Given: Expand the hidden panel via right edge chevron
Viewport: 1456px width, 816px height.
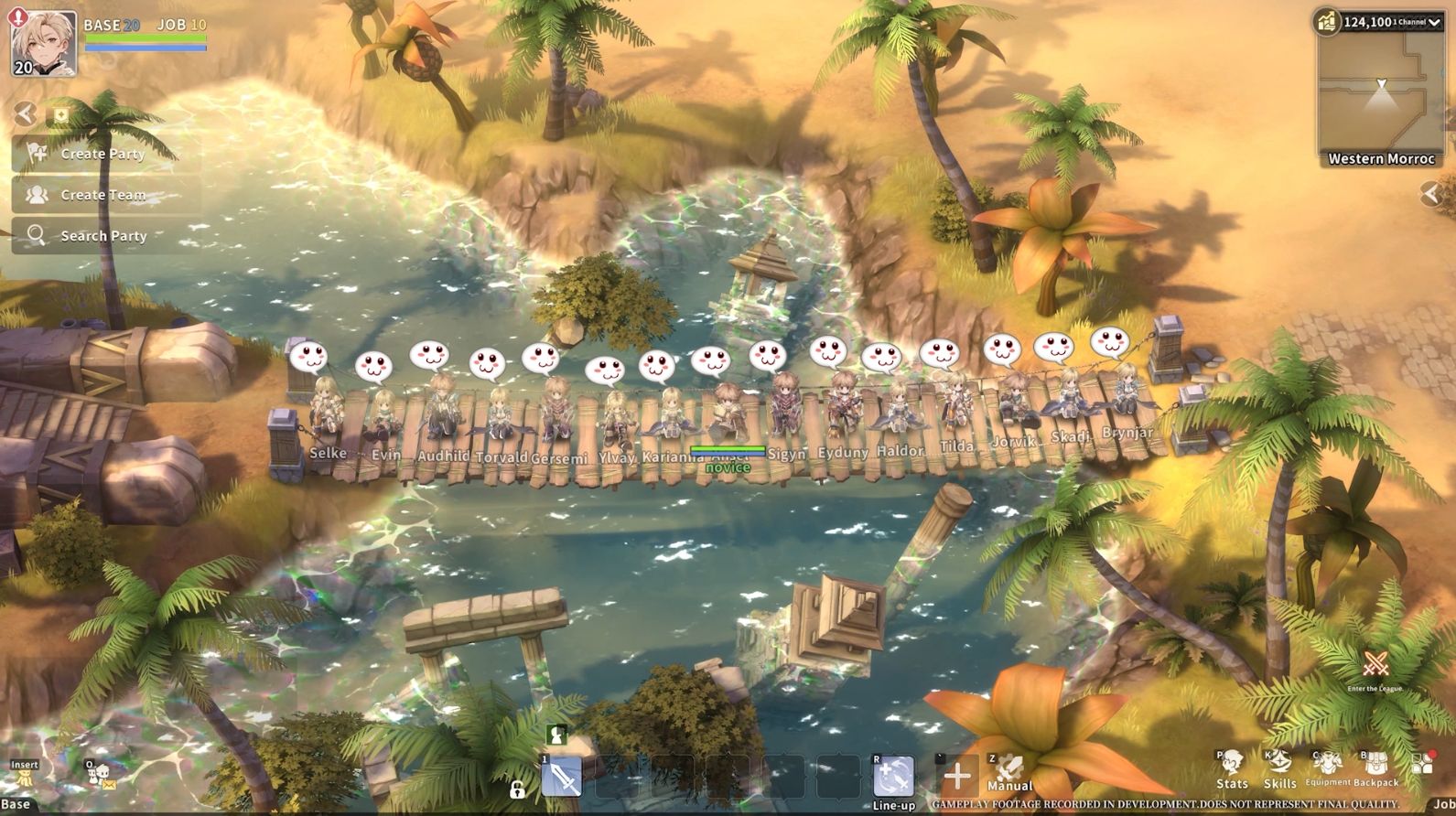Looking at the screenshot, I should pyautogui.click(x=1432, y=193).
